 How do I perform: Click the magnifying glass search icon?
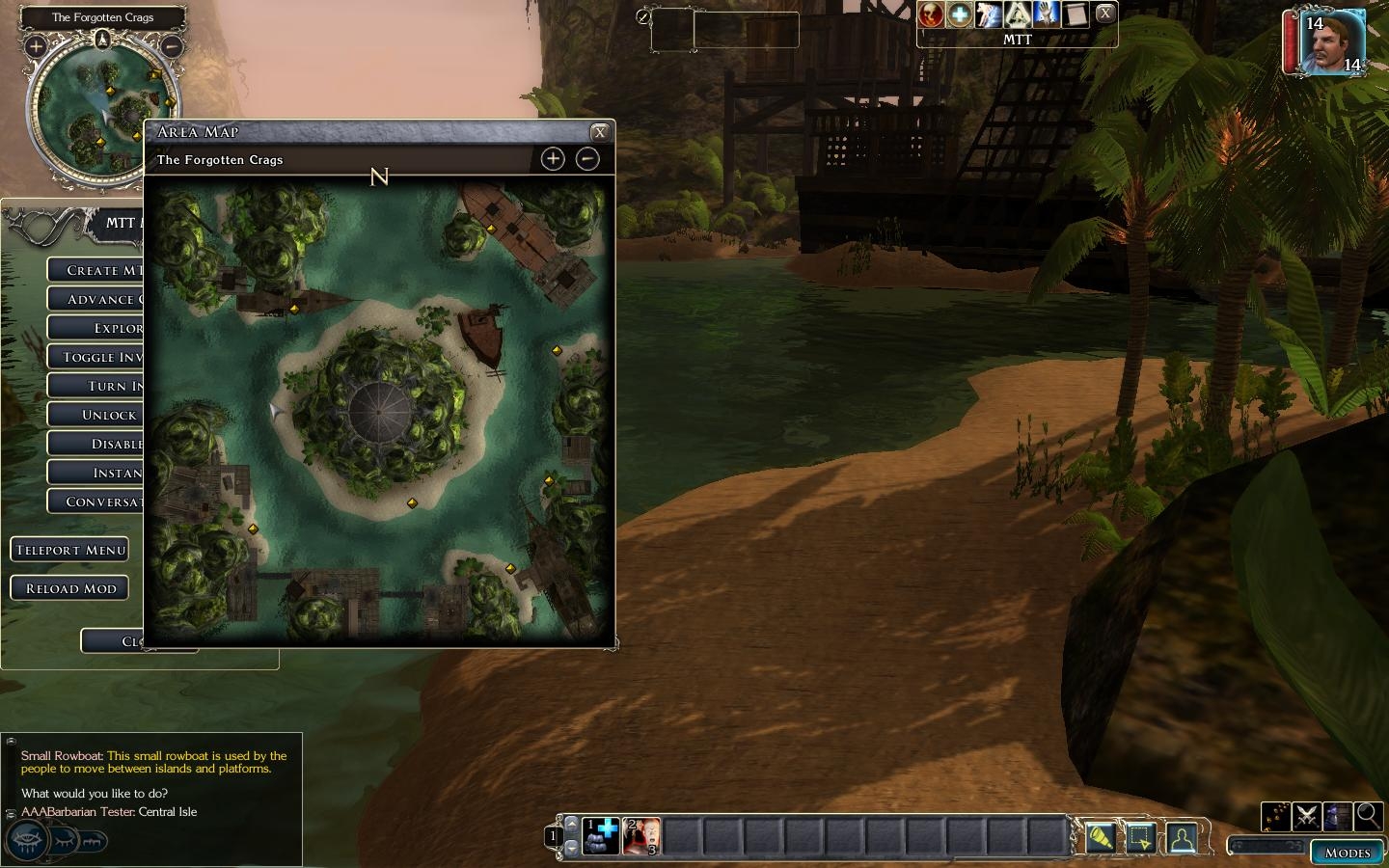(1368, 817)
